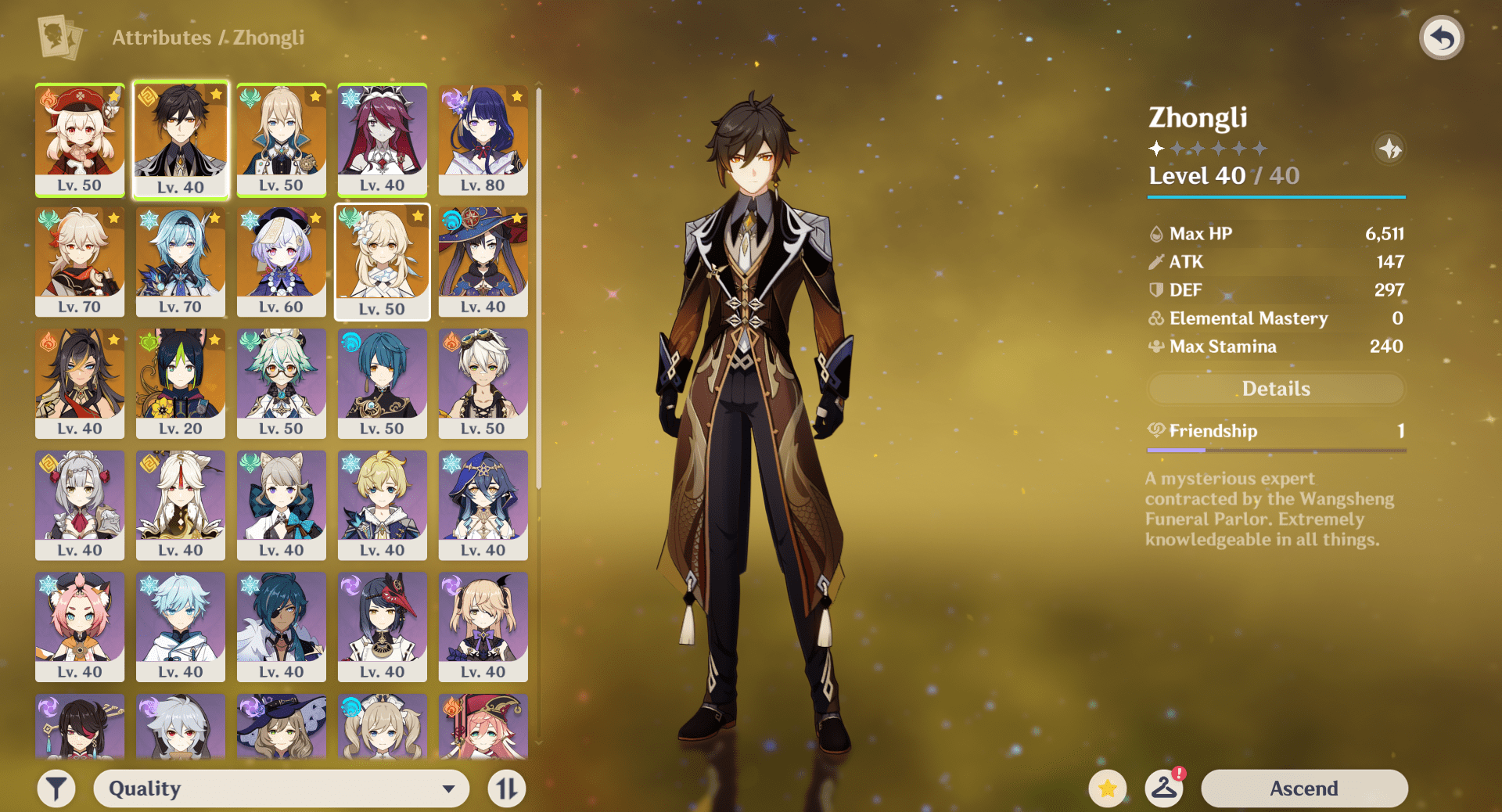Open the outfit hanger icon with notification badge

1165,789
